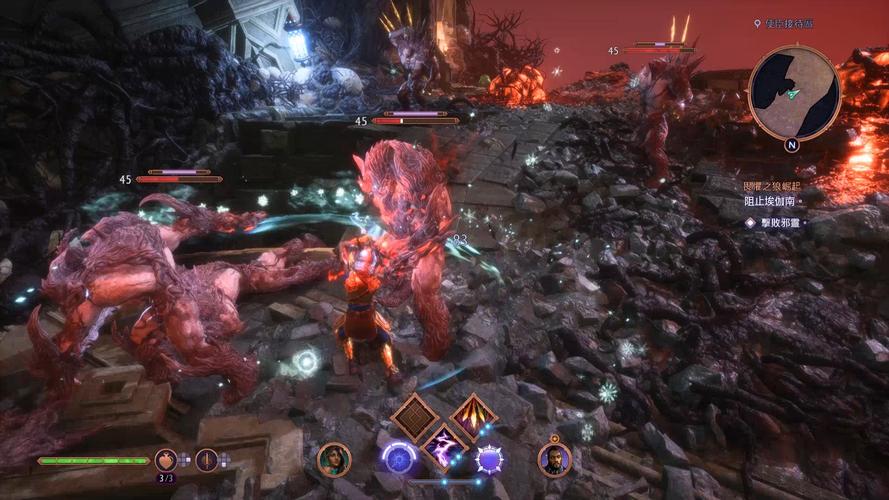The image size is (889, 500).
Task: Open the circular minimap
Action: (795, 91)
